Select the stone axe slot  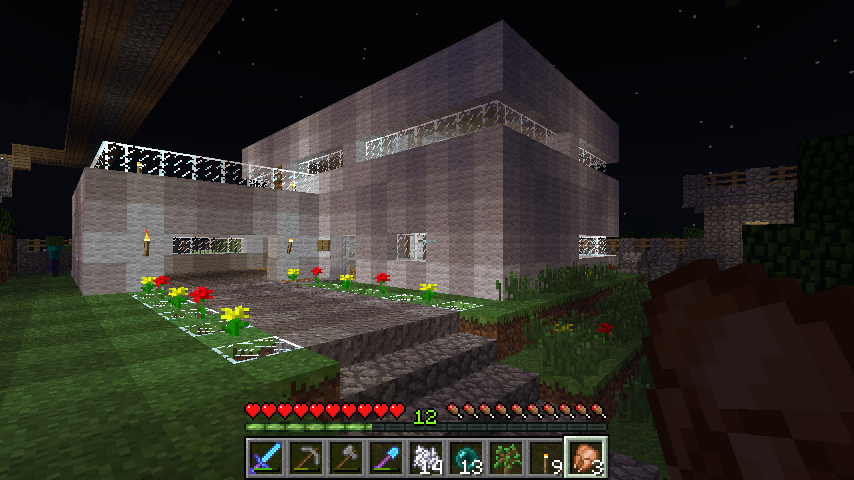point(346,458)
